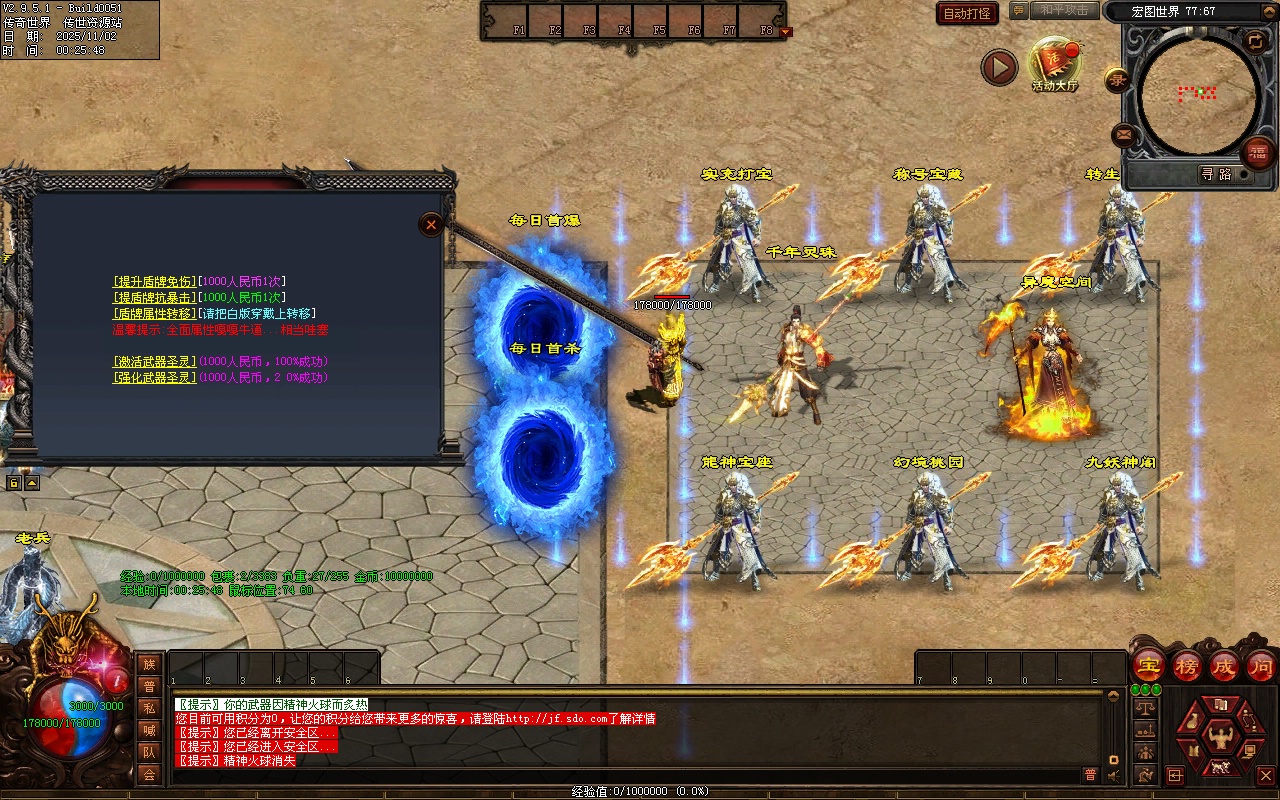Activate the 寻路 pathfinding button
The image size is (1280, 800).
pos(1216,174)
